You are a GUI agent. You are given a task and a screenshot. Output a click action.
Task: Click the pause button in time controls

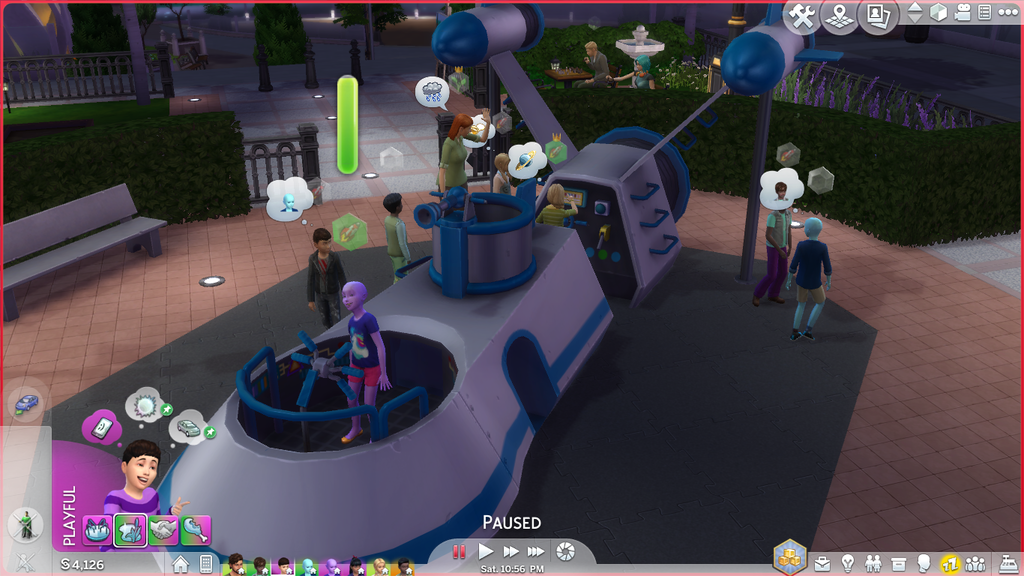460,551
